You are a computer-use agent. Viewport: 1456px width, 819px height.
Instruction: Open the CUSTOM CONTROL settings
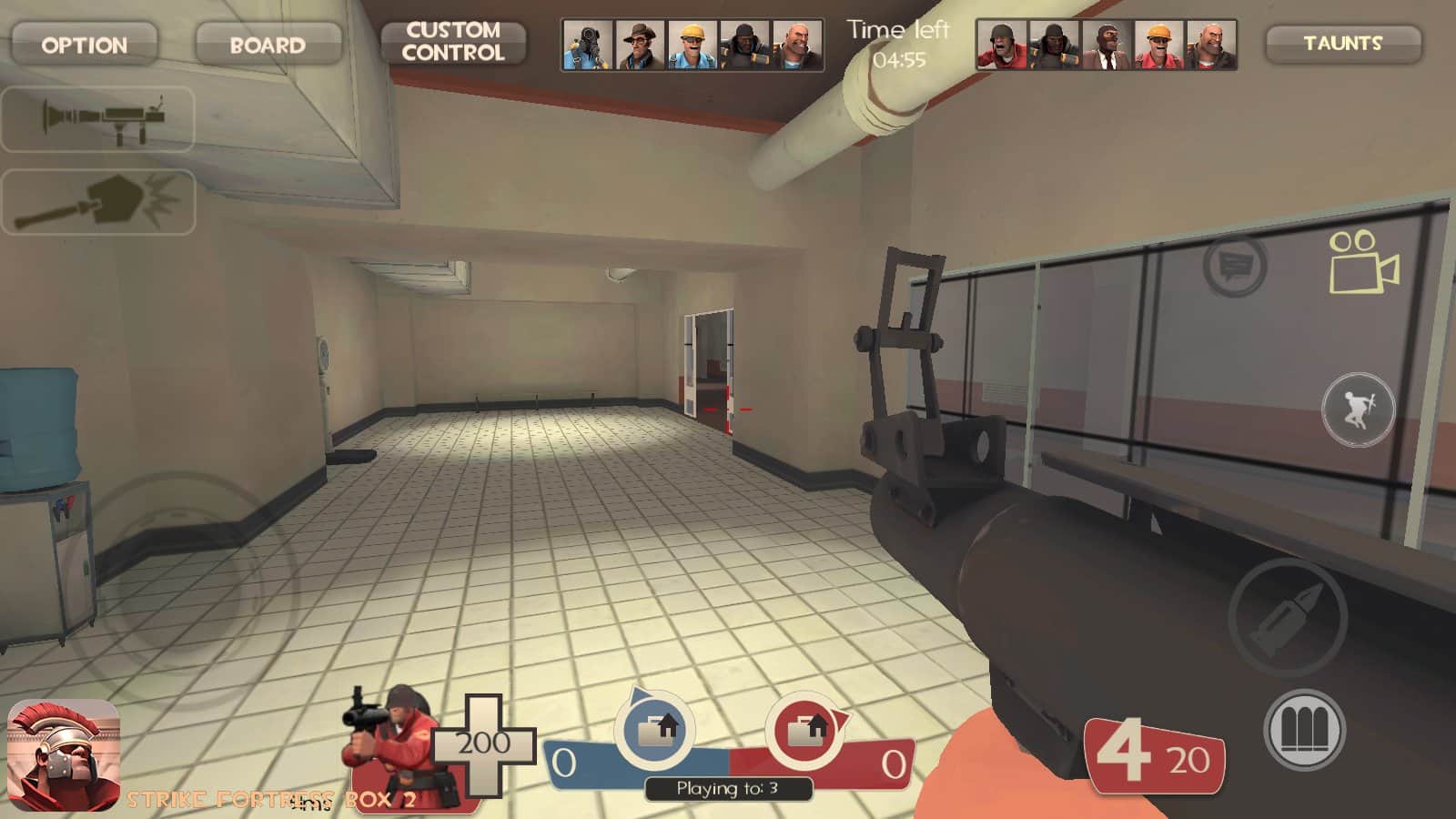(x=453, y=42)
